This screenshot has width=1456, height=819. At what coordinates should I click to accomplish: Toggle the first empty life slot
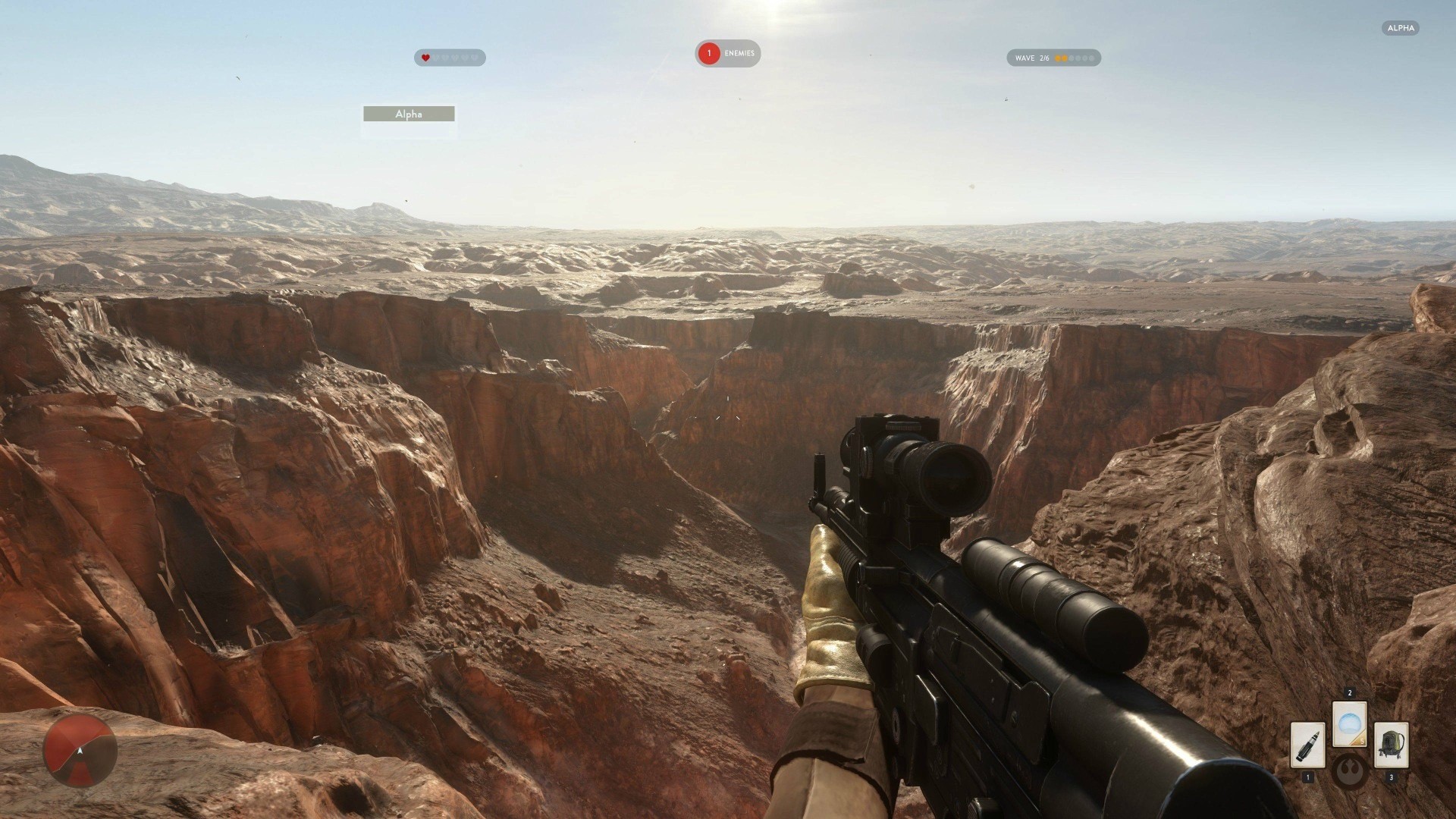point(438,58)
